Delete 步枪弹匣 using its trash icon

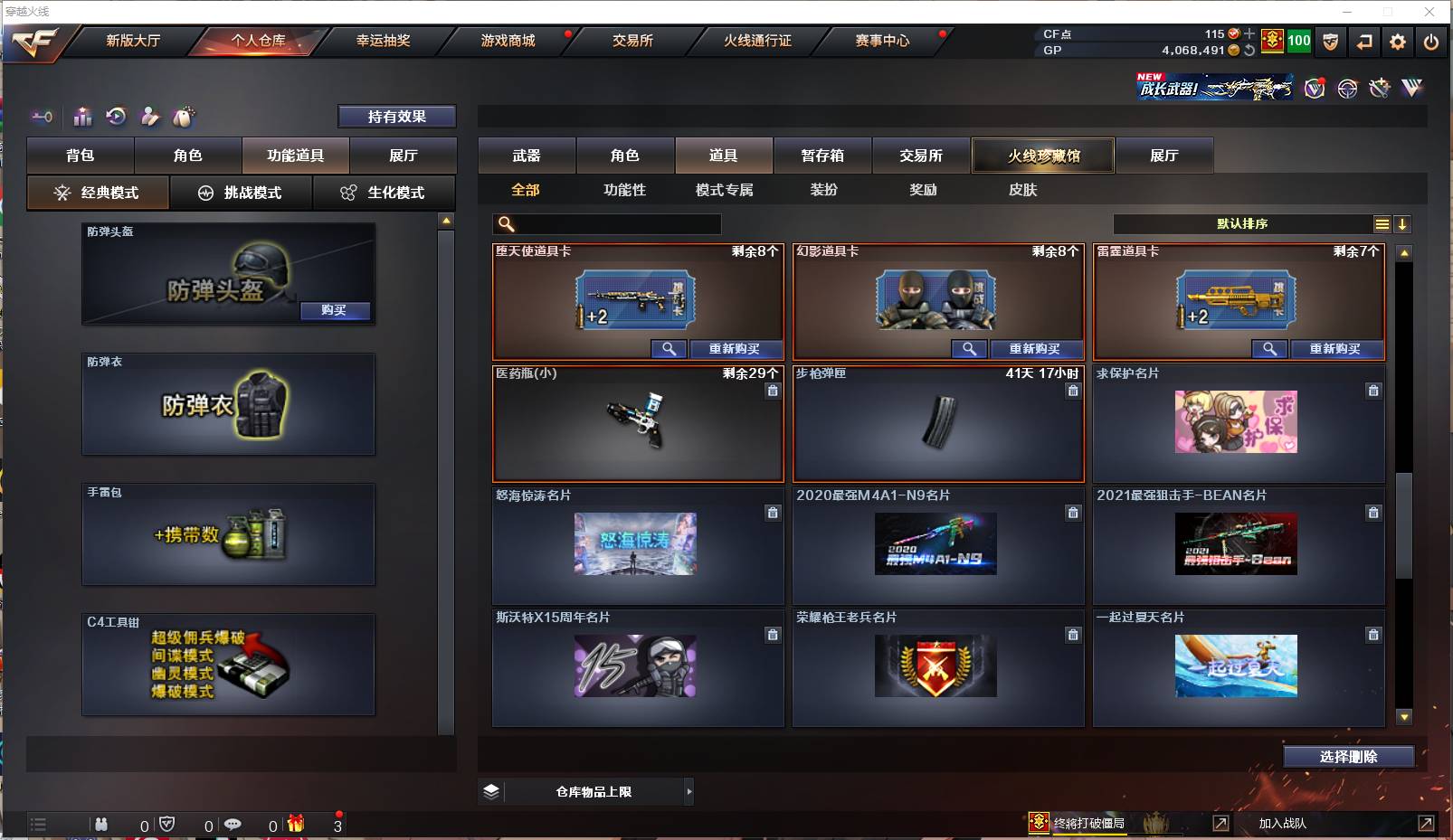(1073, 391)
